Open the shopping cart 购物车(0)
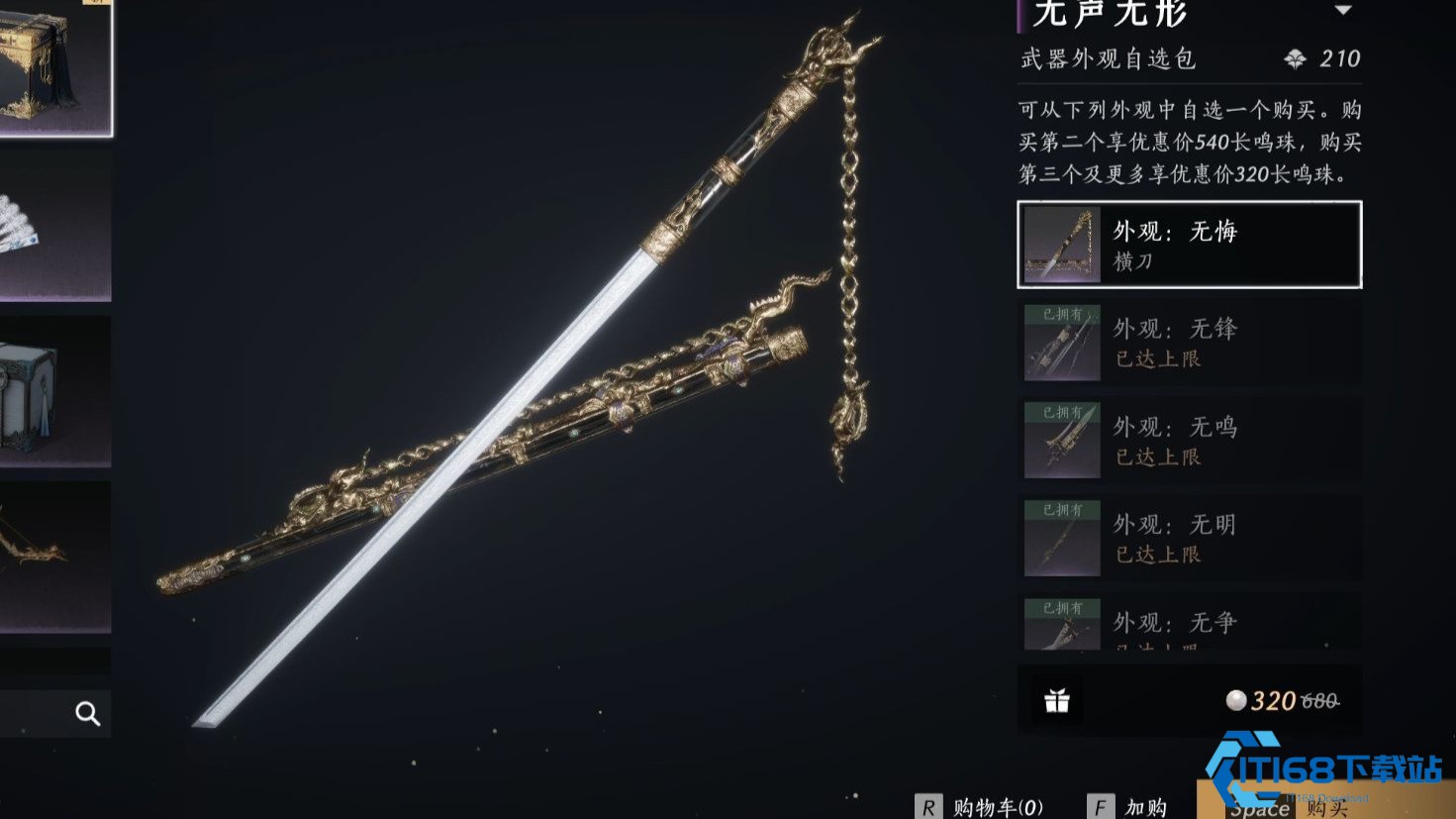 pos(980,806)
